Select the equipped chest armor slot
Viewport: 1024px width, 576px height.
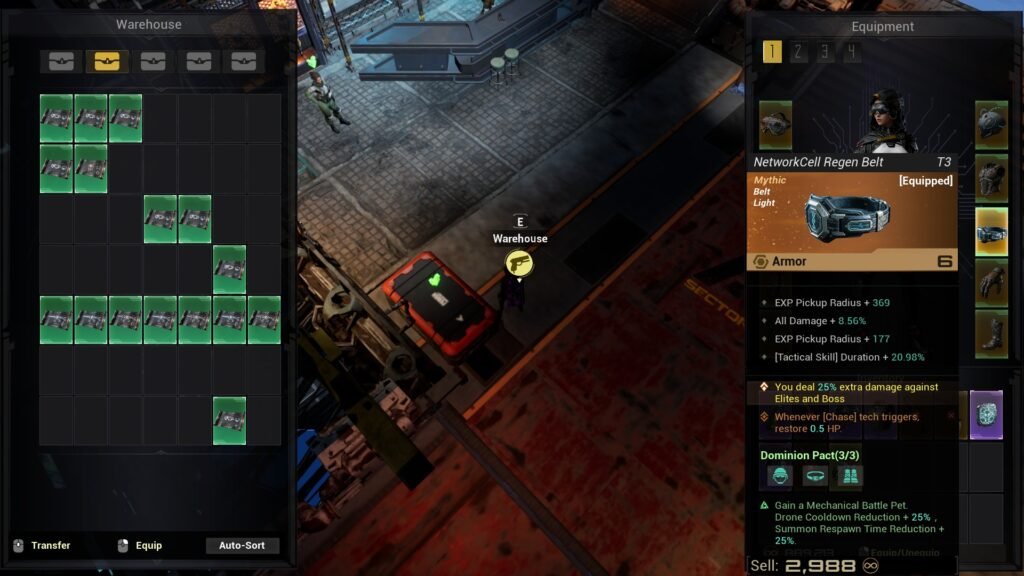tap(991, 178)
